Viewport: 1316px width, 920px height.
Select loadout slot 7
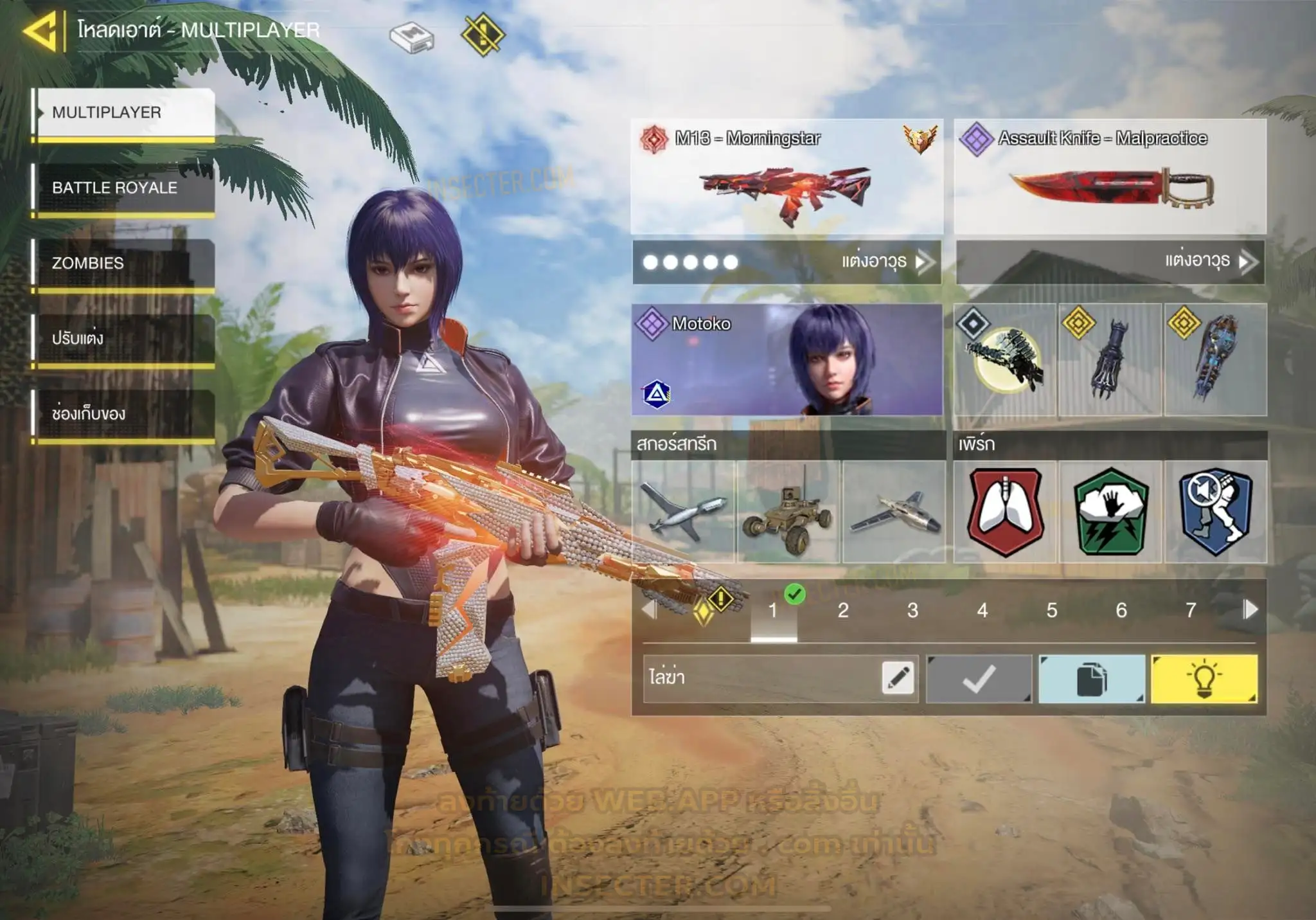tap(1191, 610)
